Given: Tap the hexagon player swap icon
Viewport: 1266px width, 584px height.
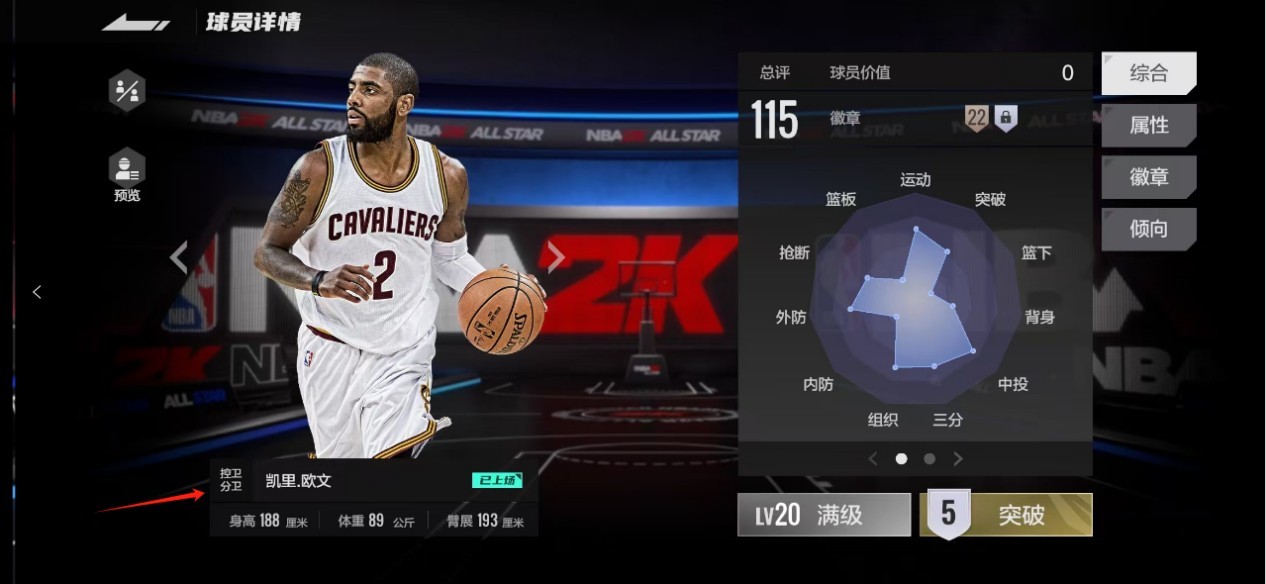Looking at the screenshot, I should [127, 91].
